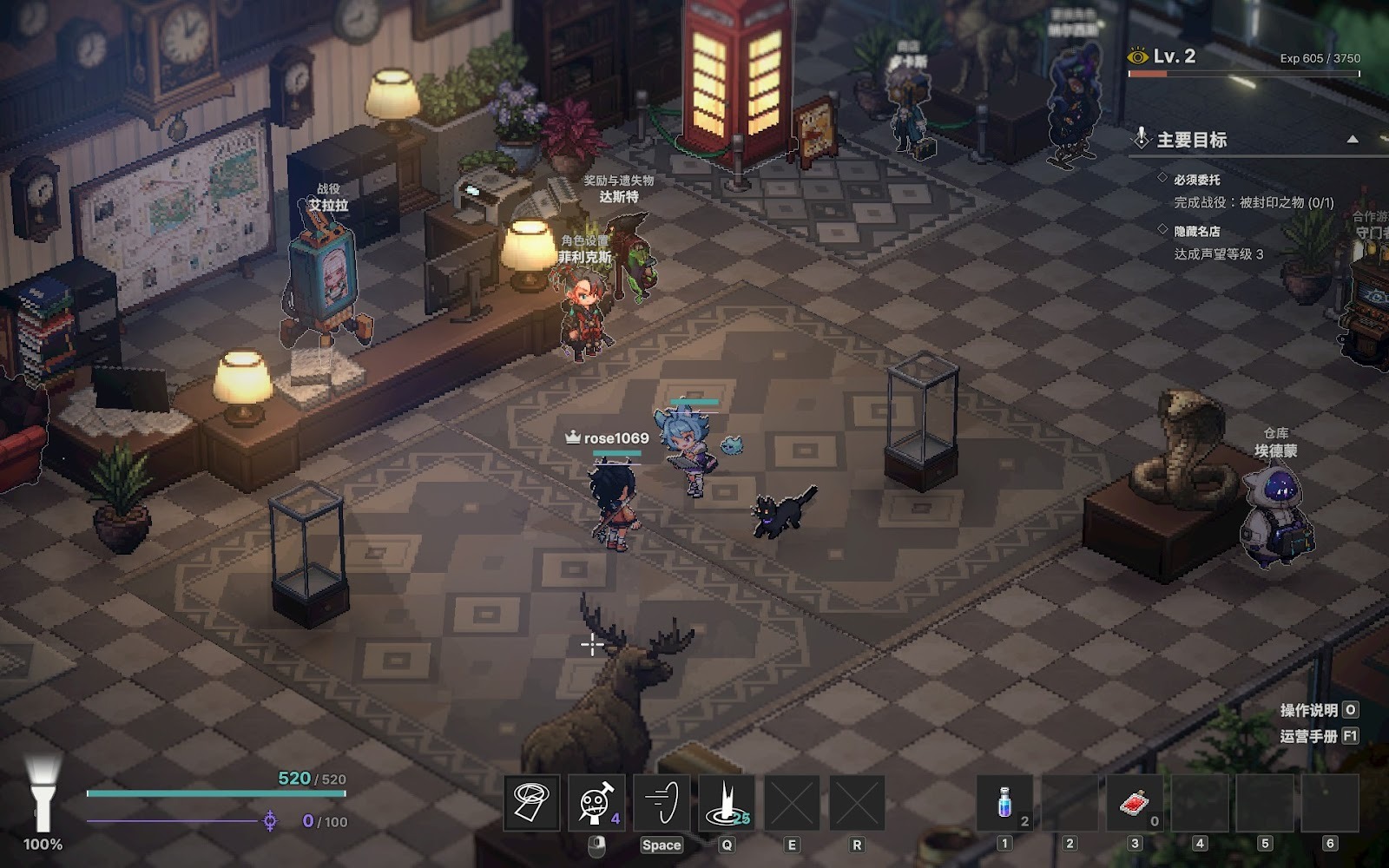Click the exclamation quest icon beside 主要目标
1389x868 pixels.
click(1142, 139)
